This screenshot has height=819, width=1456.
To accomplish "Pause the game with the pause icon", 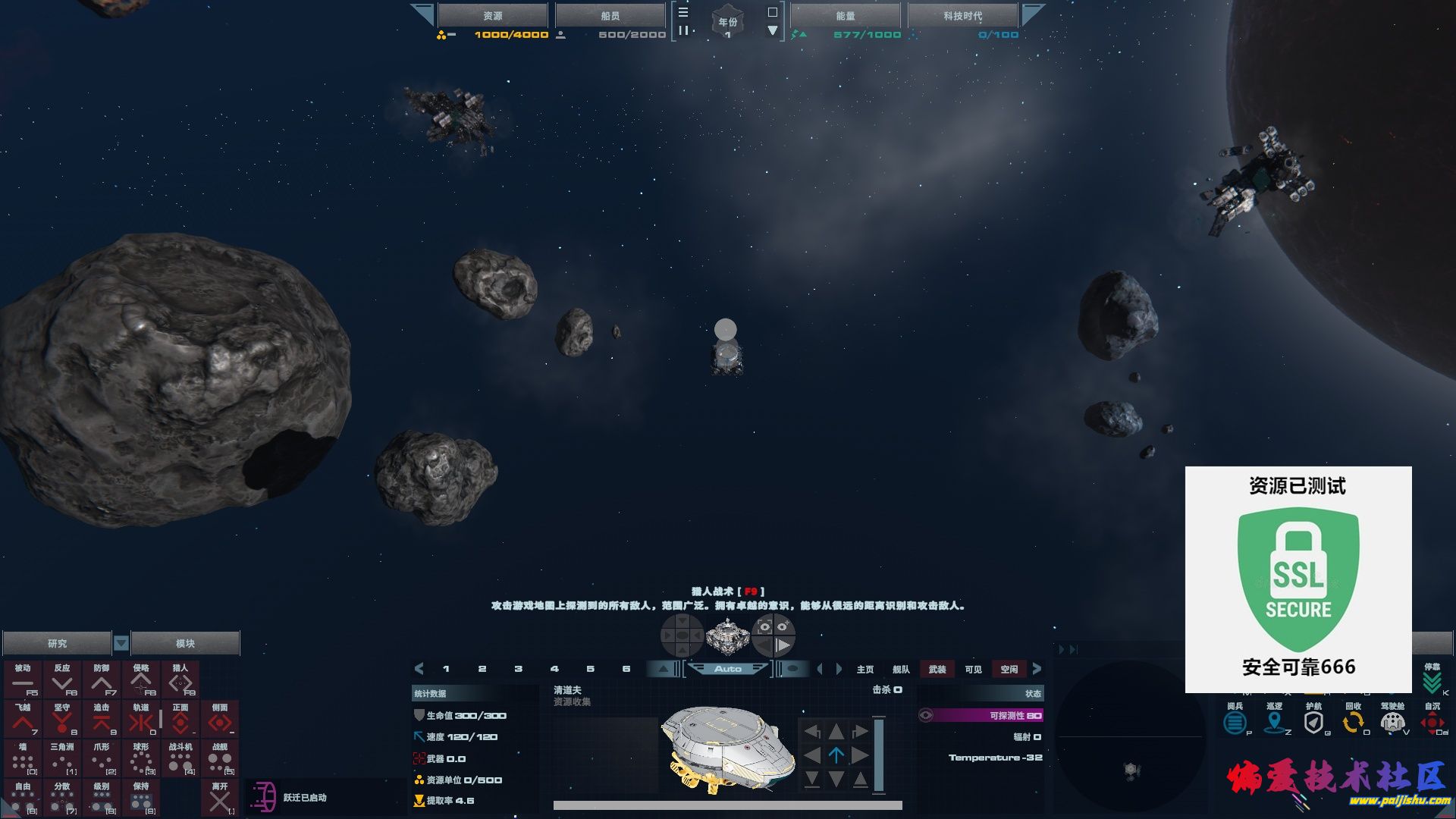I will pos(683,30).
